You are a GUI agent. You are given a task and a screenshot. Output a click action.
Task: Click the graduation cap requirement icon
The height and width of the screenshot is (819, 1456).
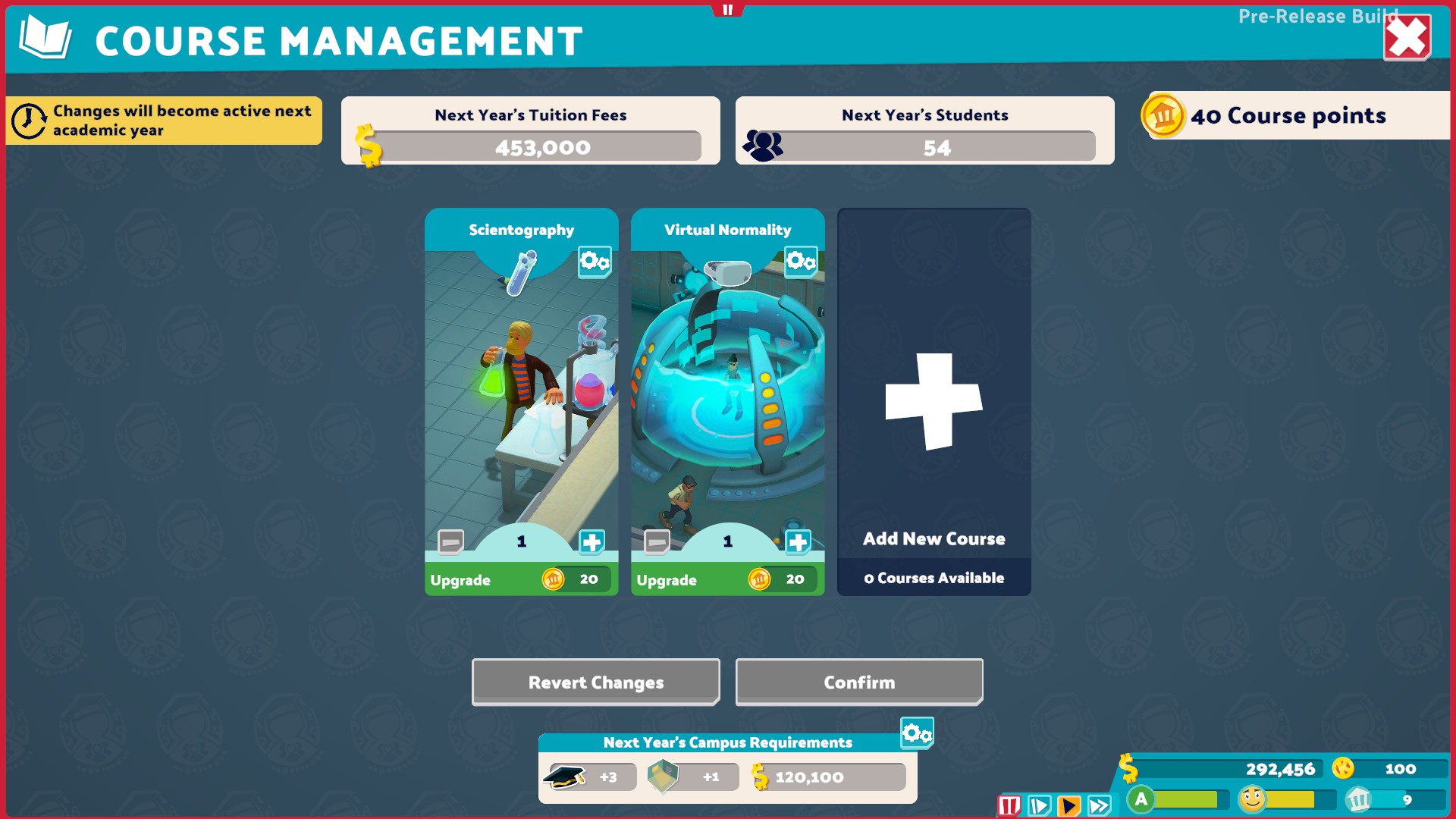click(564, 776)
